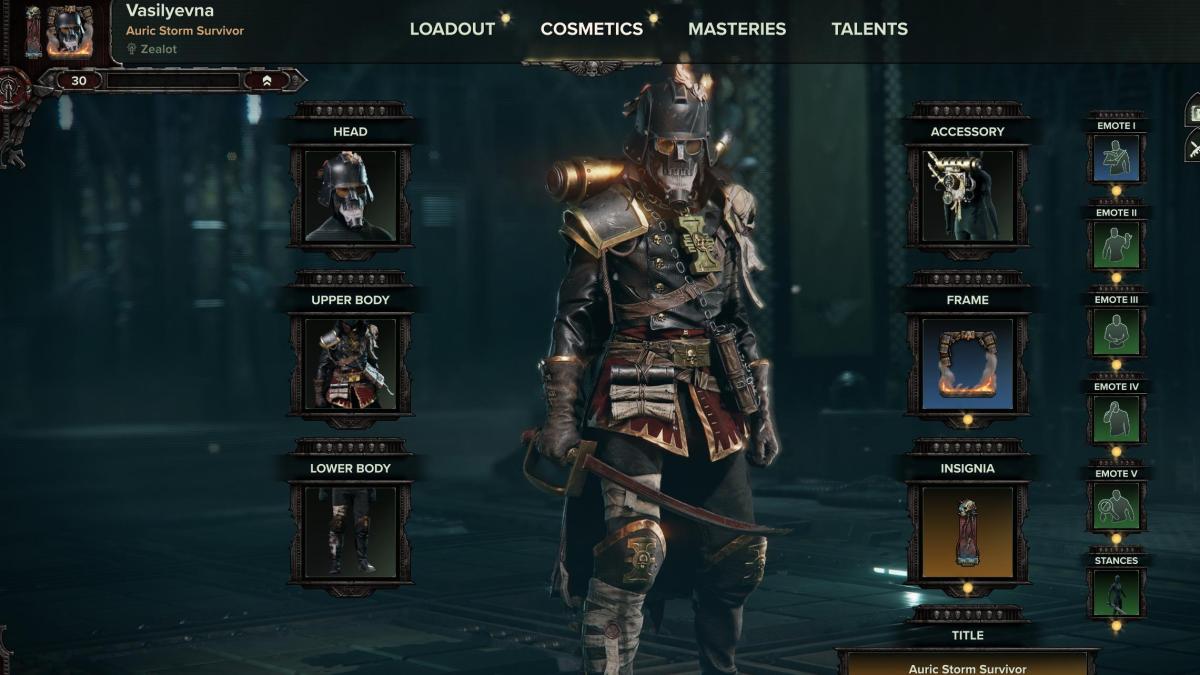This screenshot has height=675, width=1200.
Task: Select the Emote IV slot
Action: pos(1116,419)
